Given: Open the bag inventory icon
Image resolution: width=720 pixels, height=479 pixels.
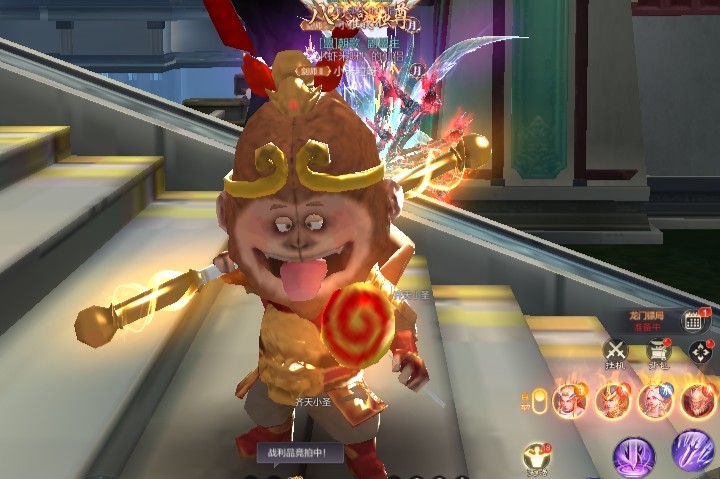Looking at the screenshot, I should (x=658, y=352).
